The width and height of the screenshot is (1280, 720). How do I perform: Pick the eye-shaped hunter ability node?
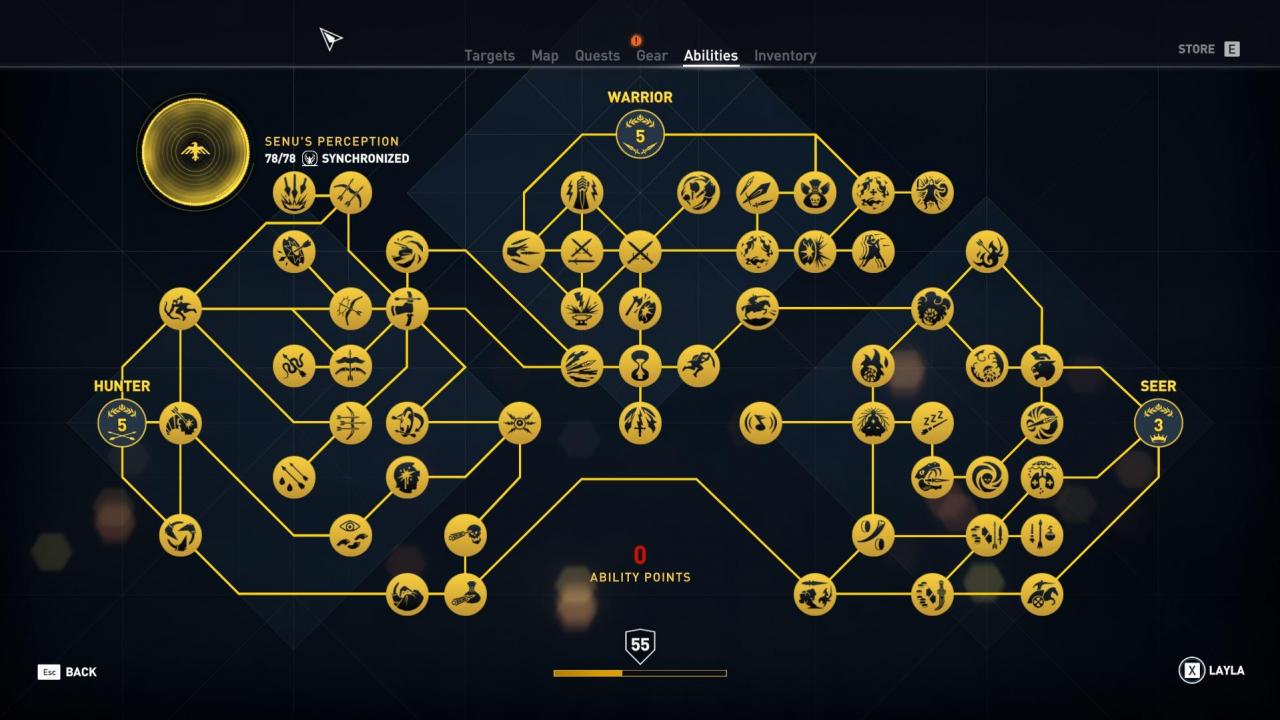[350, 535]
